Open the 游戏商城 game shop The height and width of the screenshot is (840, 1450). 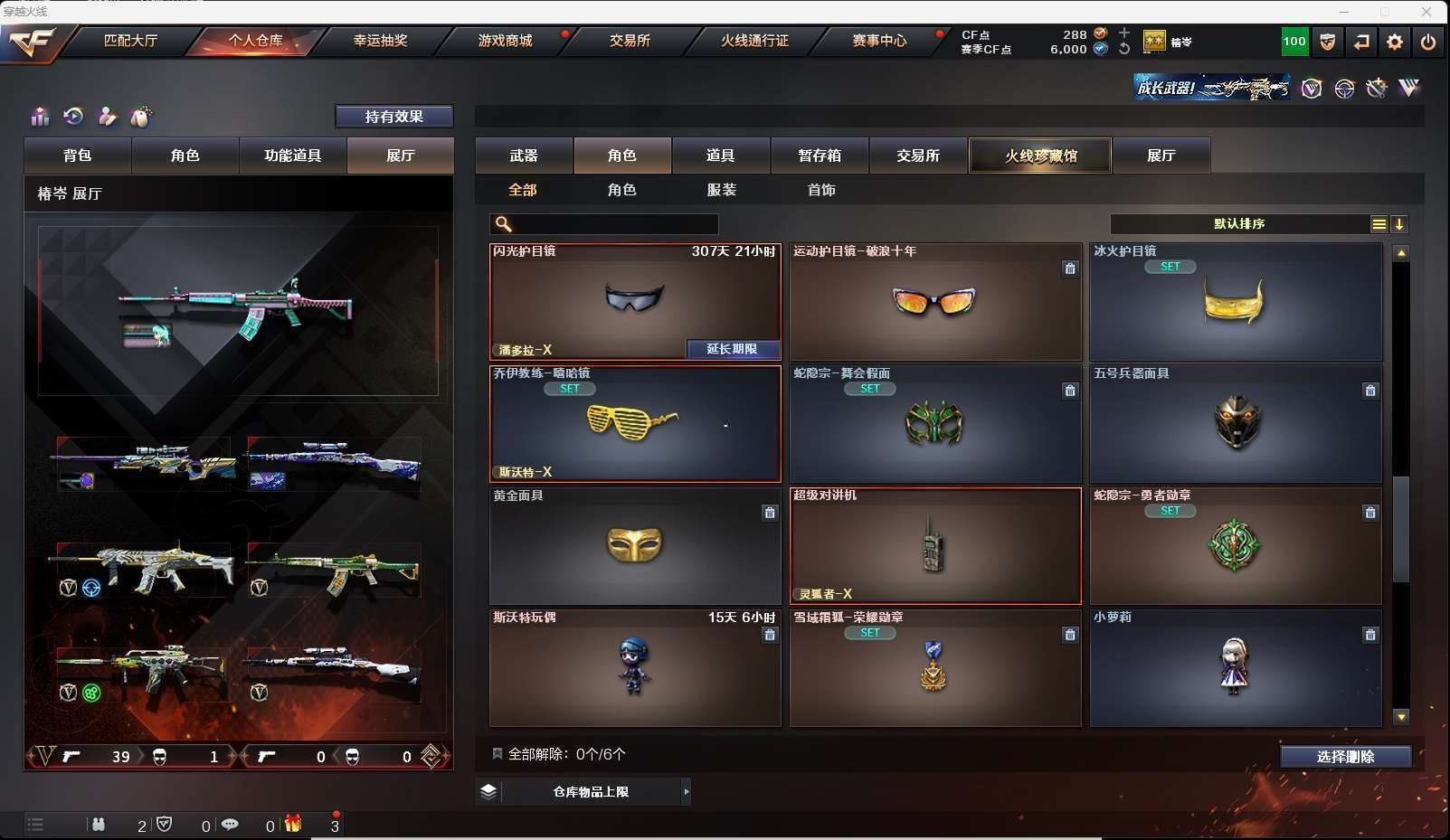[x=505, y=41]
